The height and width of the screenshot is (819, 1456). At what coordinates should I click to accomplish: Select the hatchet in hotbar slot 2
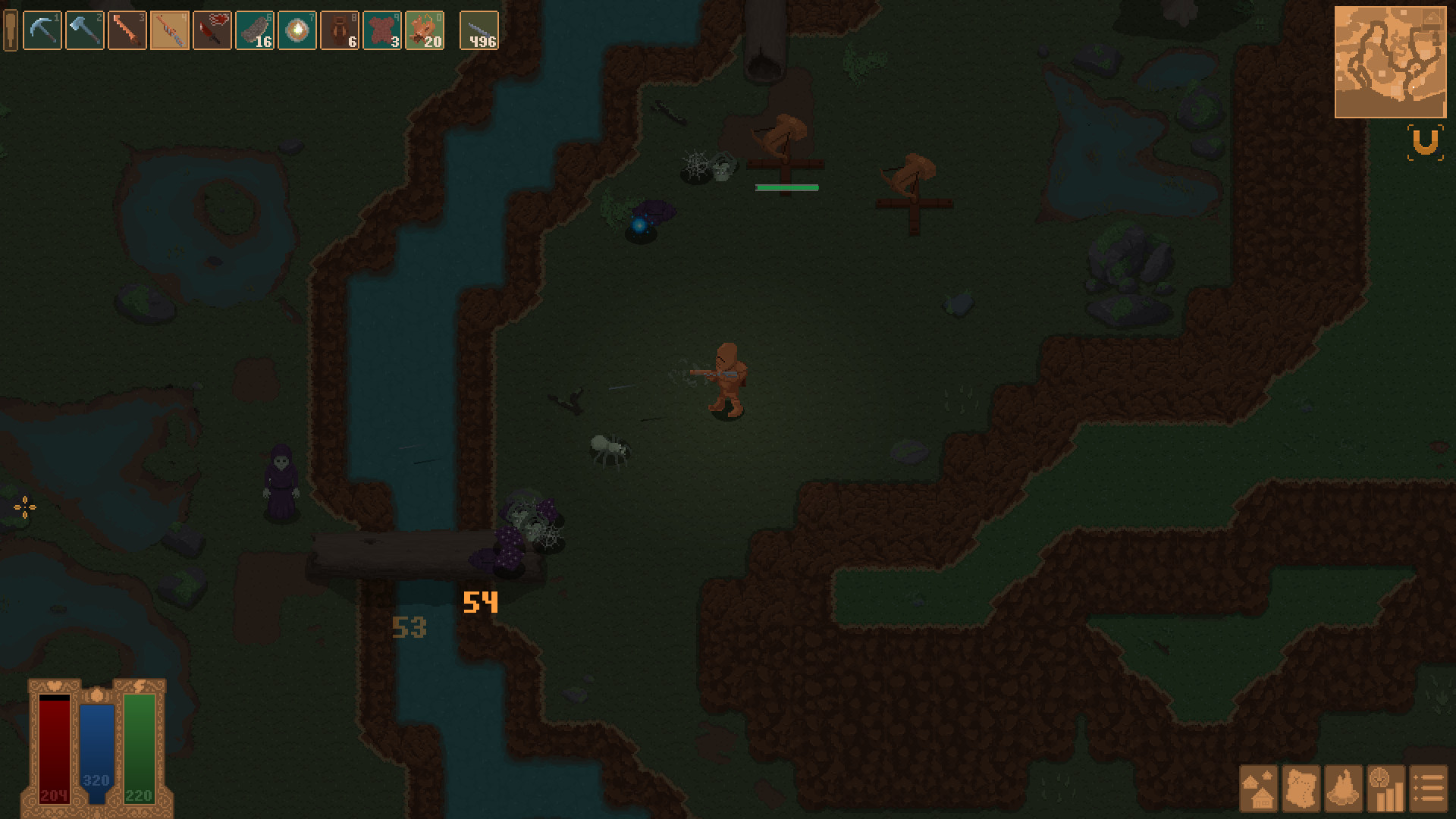click(84, 30)
